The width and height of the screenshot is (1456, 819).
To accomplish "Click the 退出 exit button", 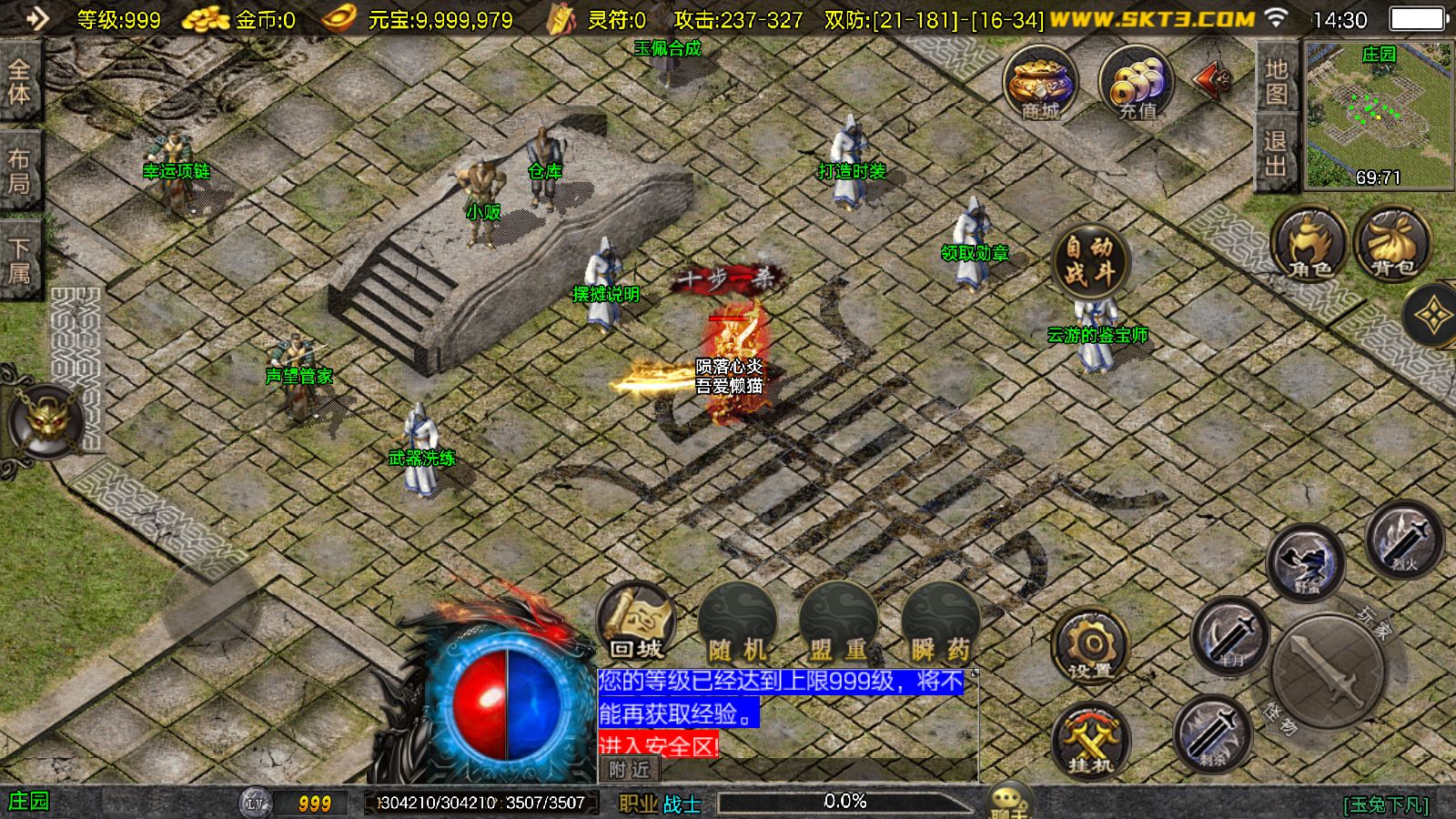I will tap(1276, 153).
